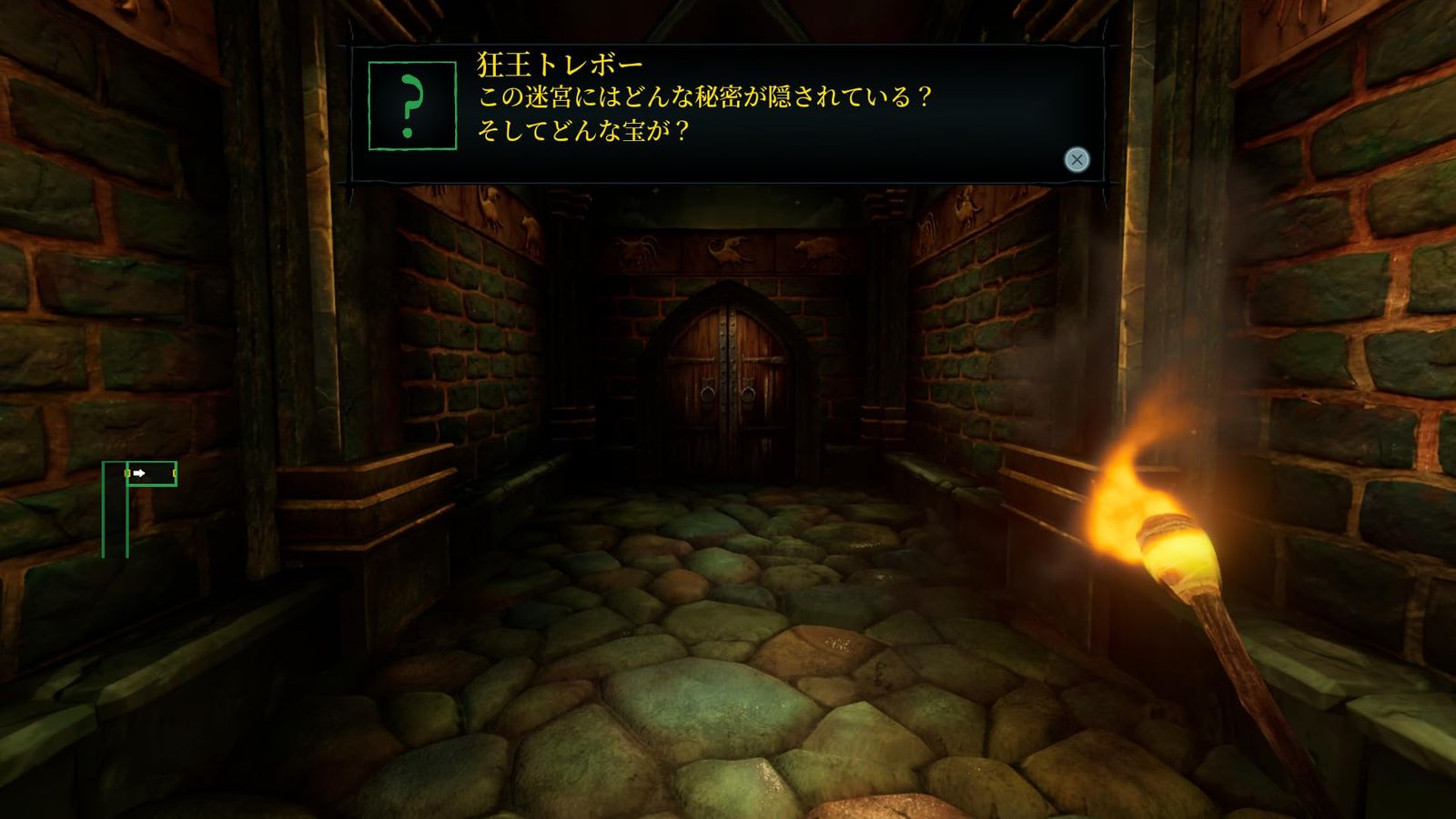Image resolution: width=1456 pixels, height=819 pixels.
Task: Click the white player arrow on the minimap
Action: tap(138, 473)
